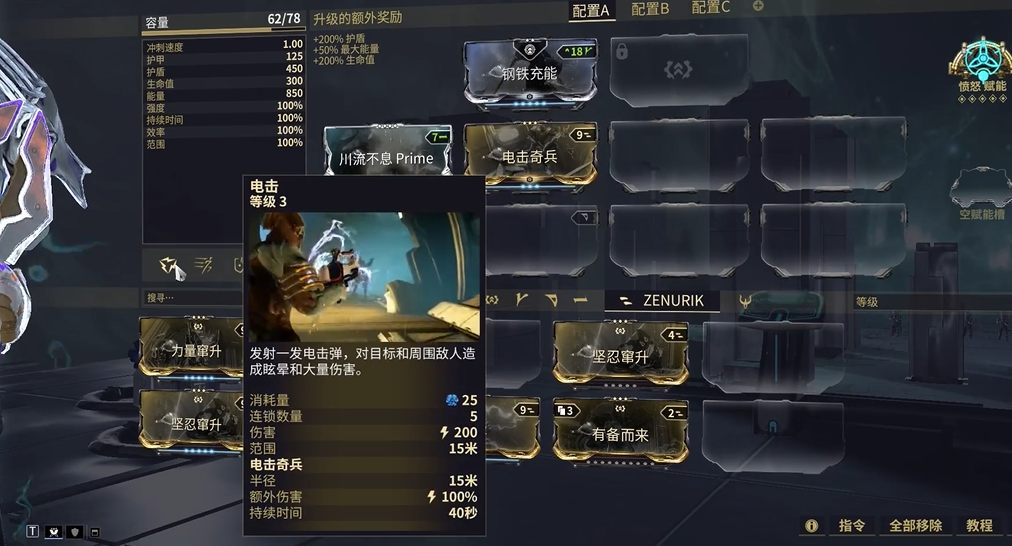Viewport: 1012px width, 546px height.
Task: Focus the 搜寻 search field
Action: coord(190,297)
